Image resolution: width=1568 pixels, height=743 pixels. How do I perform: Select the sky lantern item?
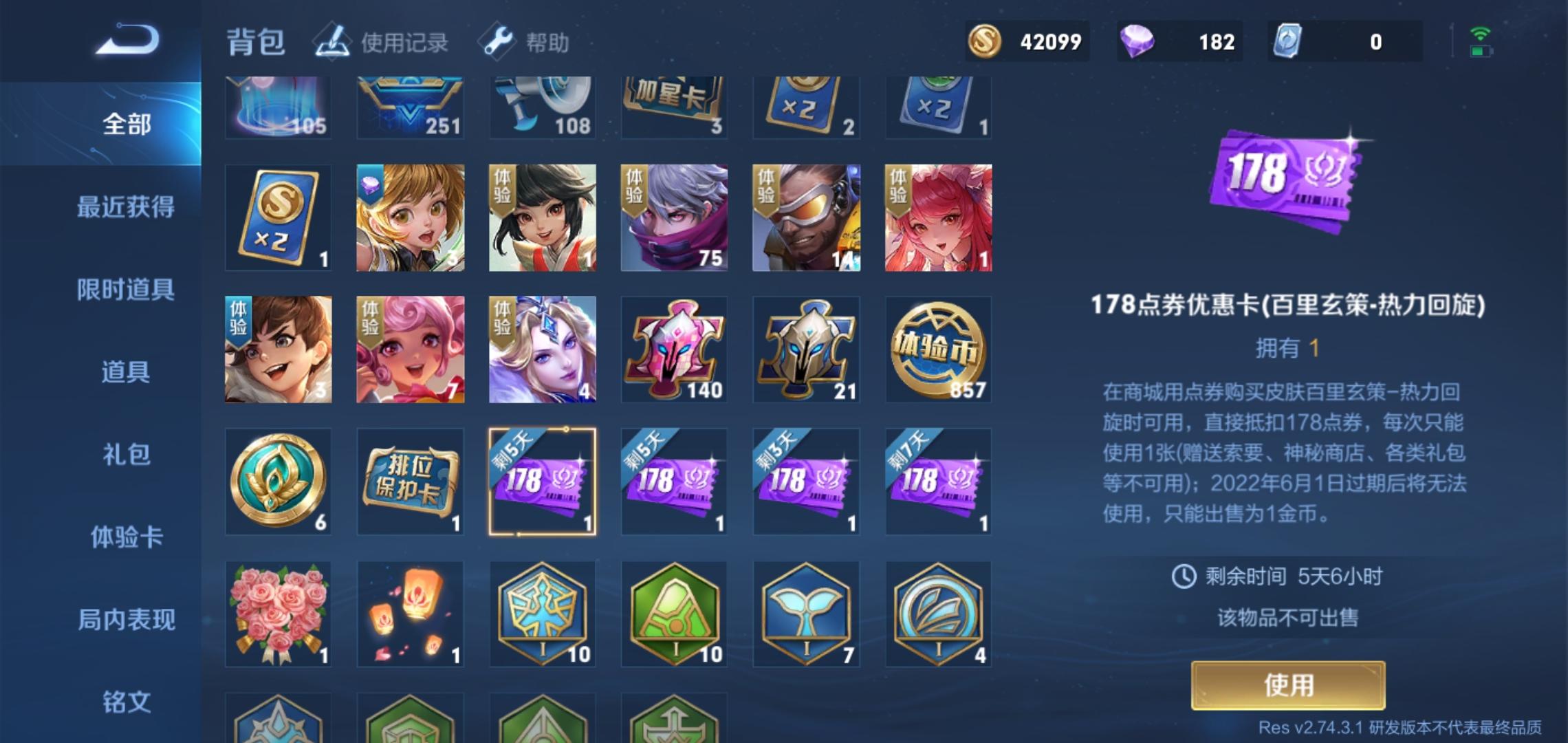(410, 612)
